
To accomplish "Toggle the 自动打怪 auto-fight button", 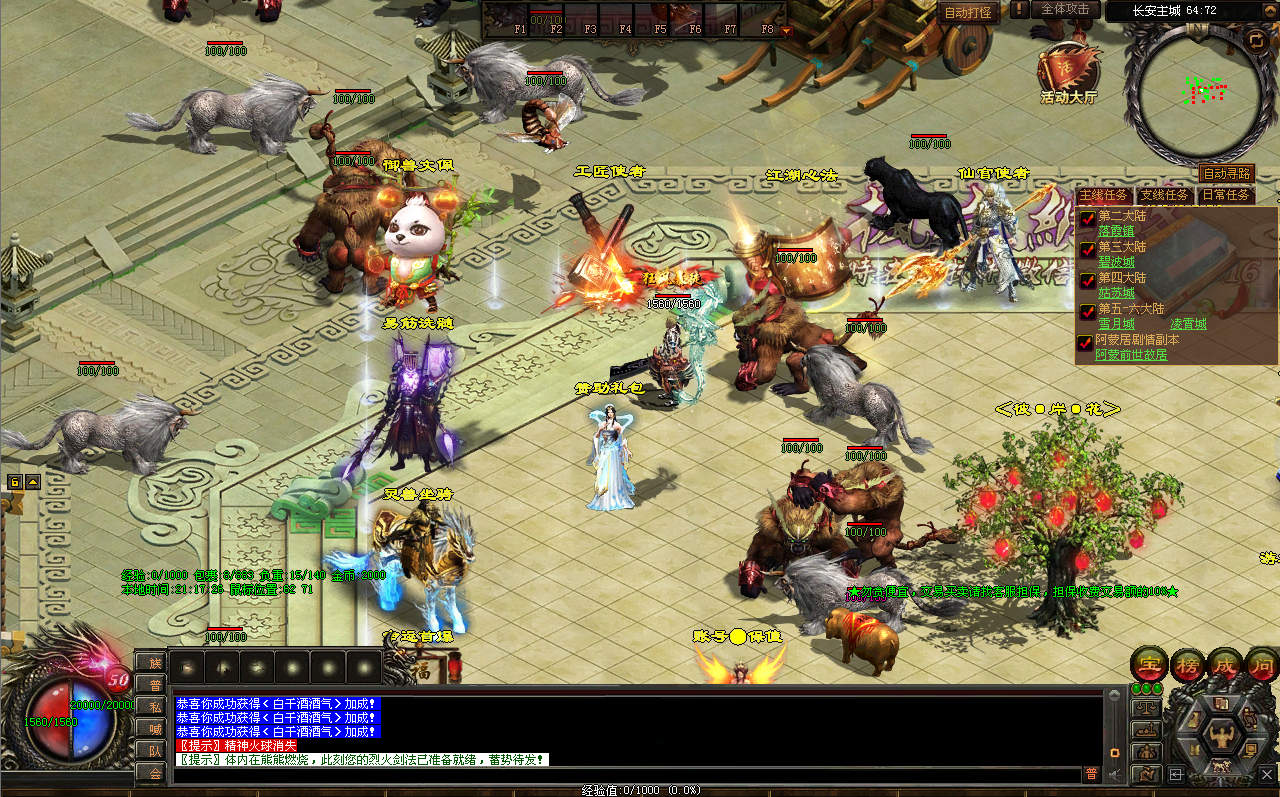I will click(968, 13).
